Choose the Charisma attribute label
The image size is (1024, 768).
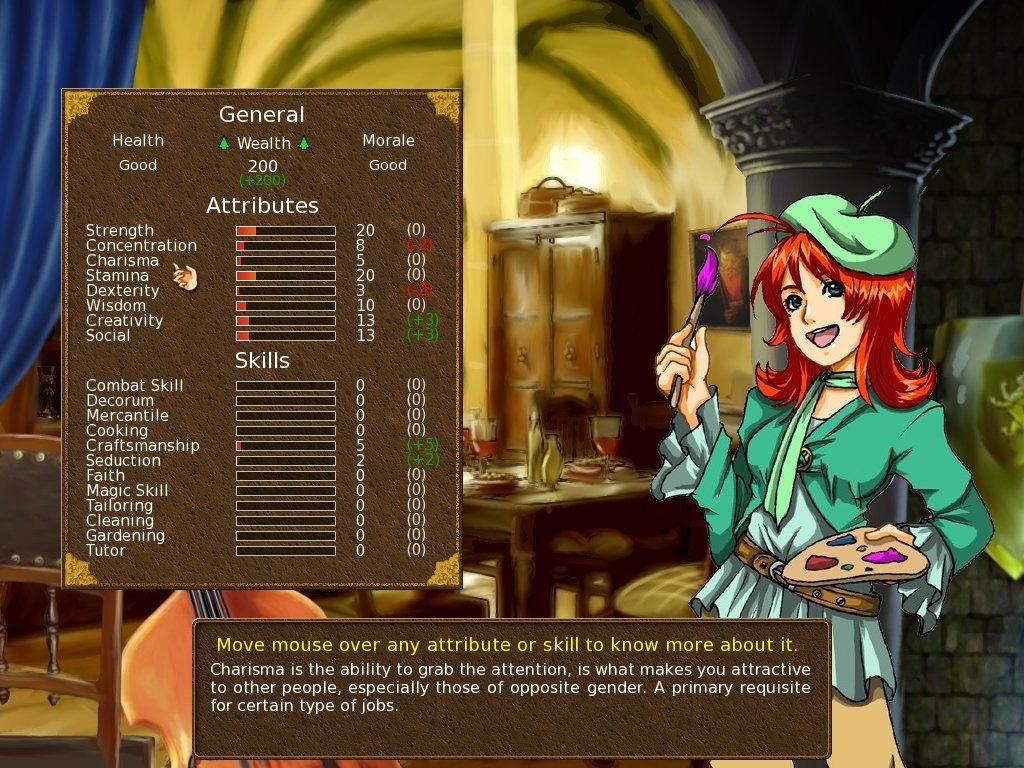click(122, 261)
